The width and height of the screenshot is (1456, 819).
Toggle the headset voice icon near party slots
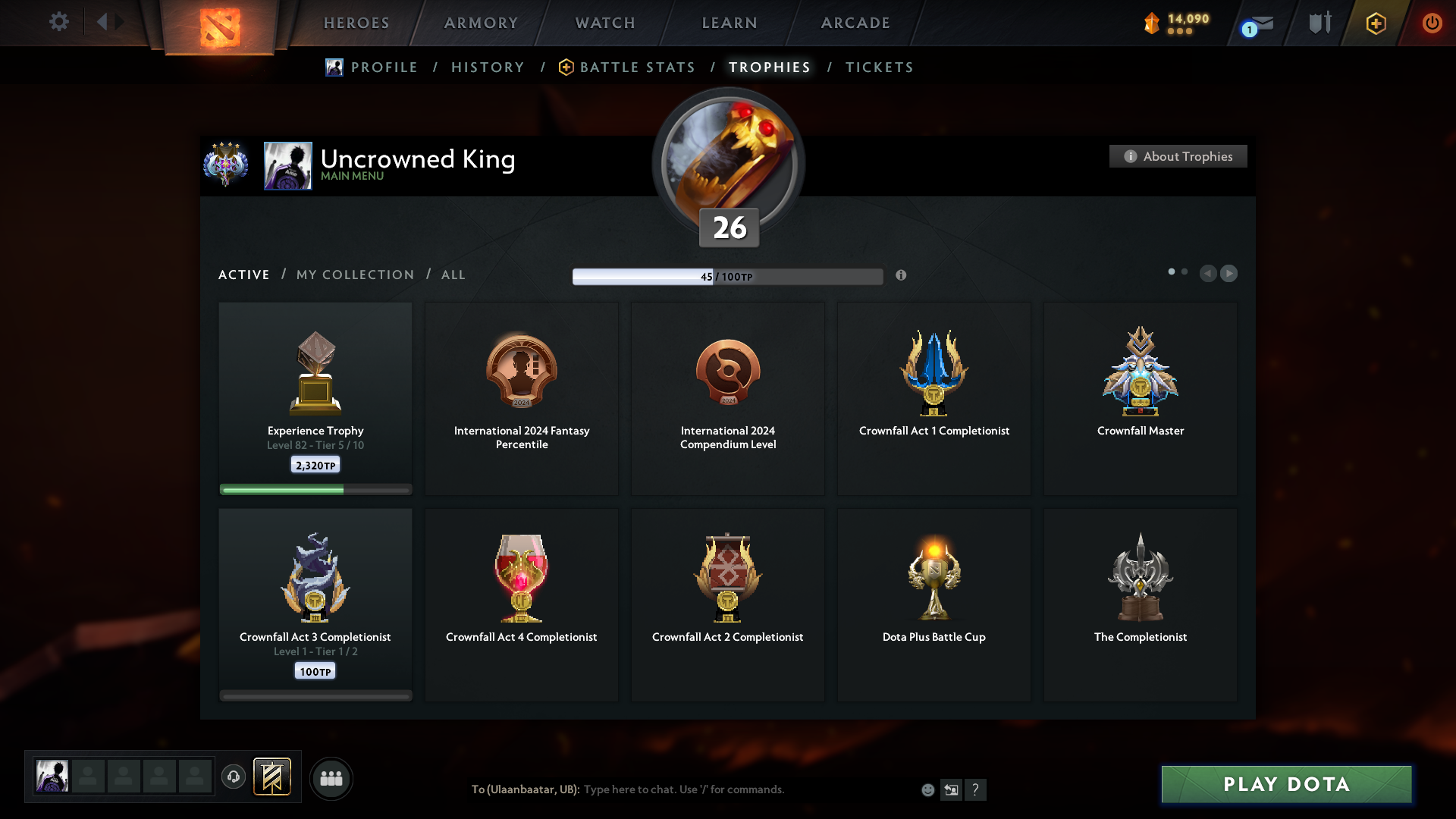[234, 778]
